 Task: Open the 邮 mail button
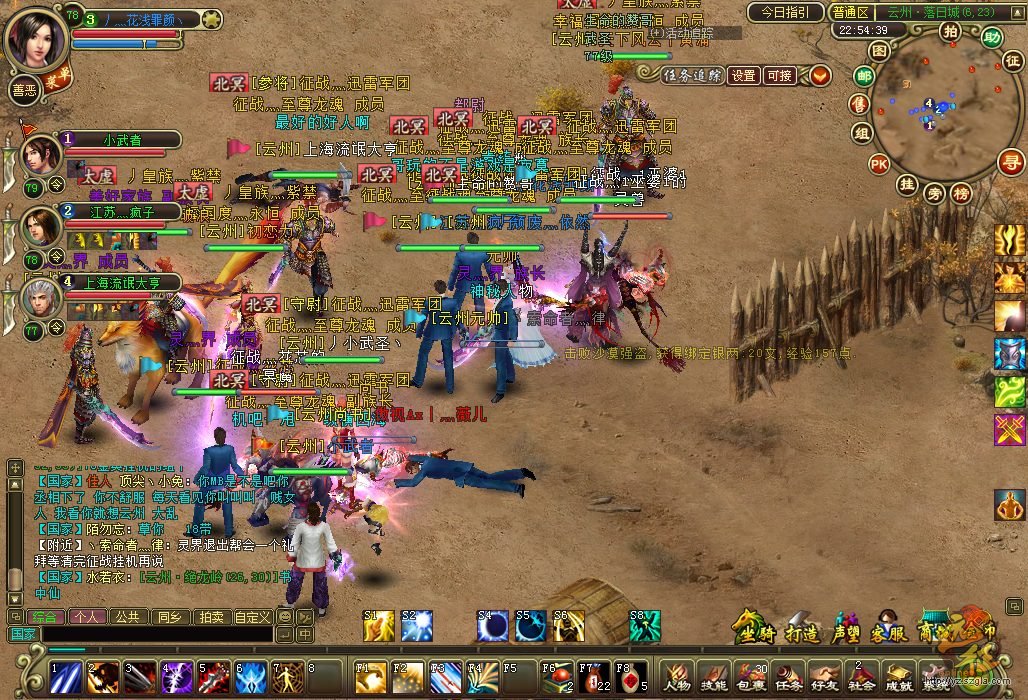point(864,75)
